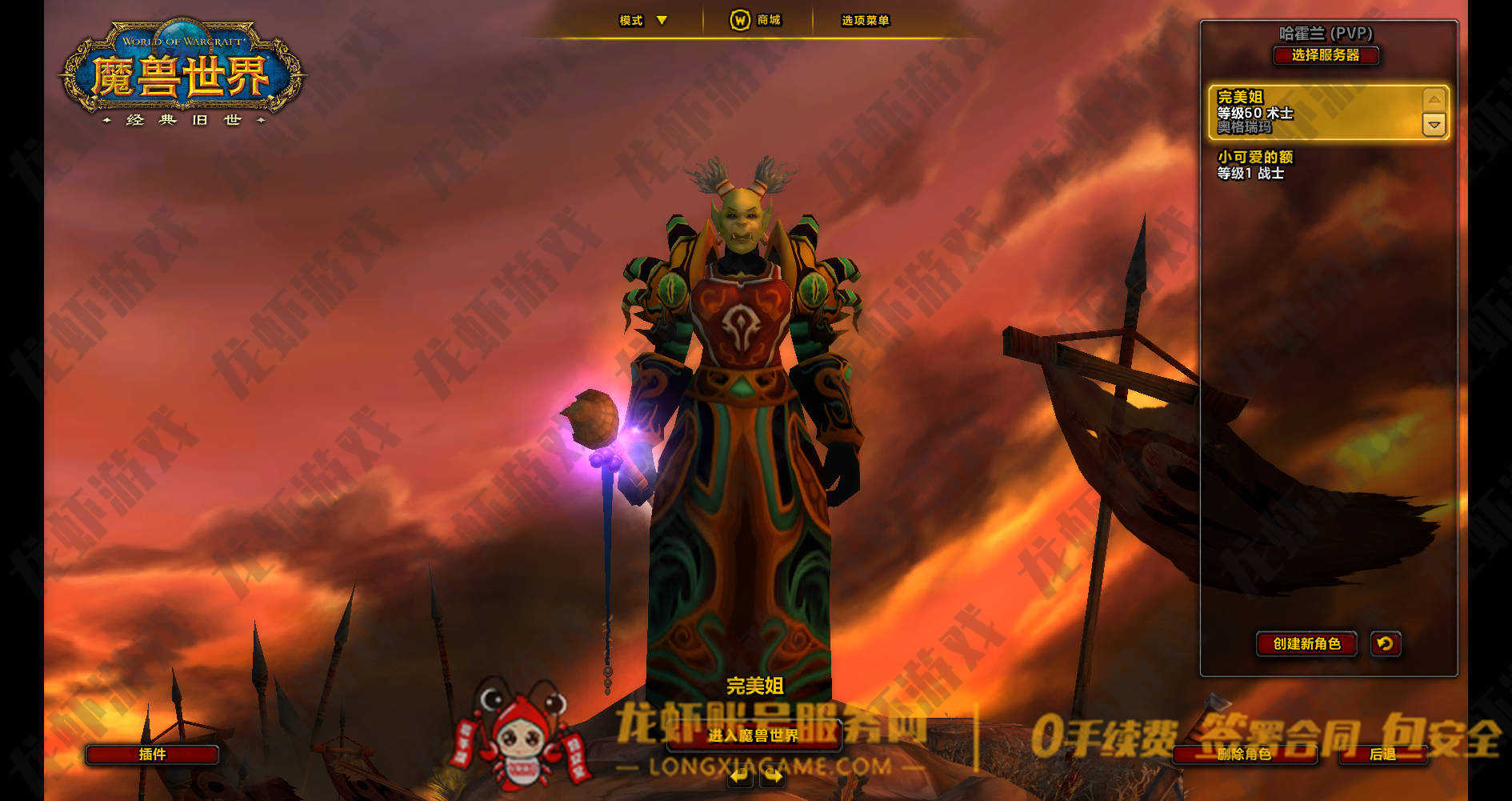
Task: Enter the world with 进入魔兽世界
Action: [753, 735]
